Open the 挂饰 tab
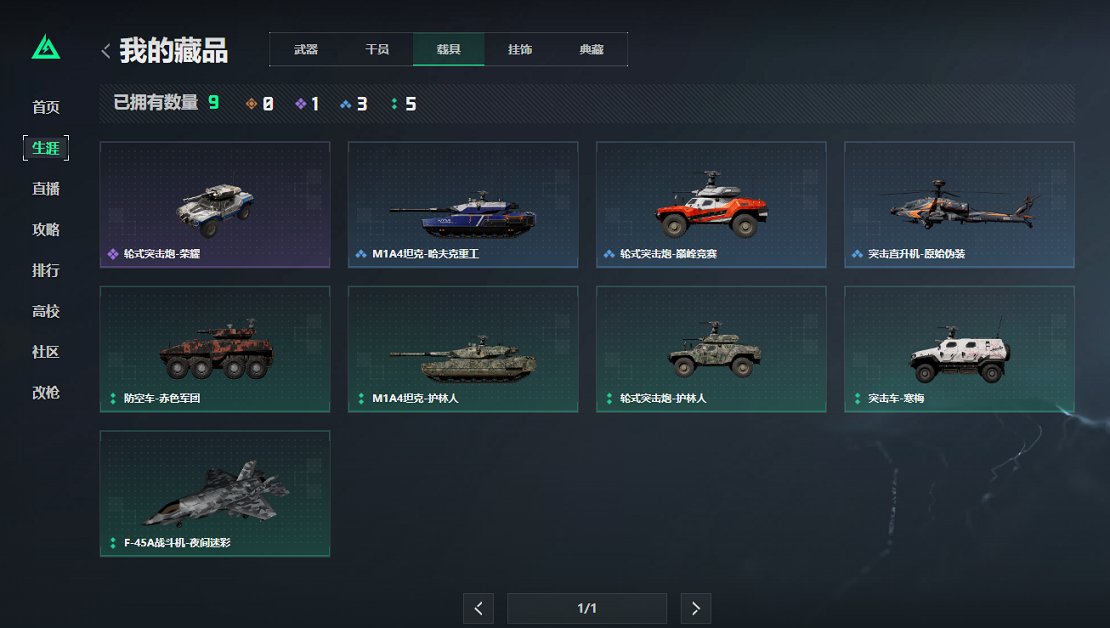This screenshot has height=628, width=1110. coord(520,49)
